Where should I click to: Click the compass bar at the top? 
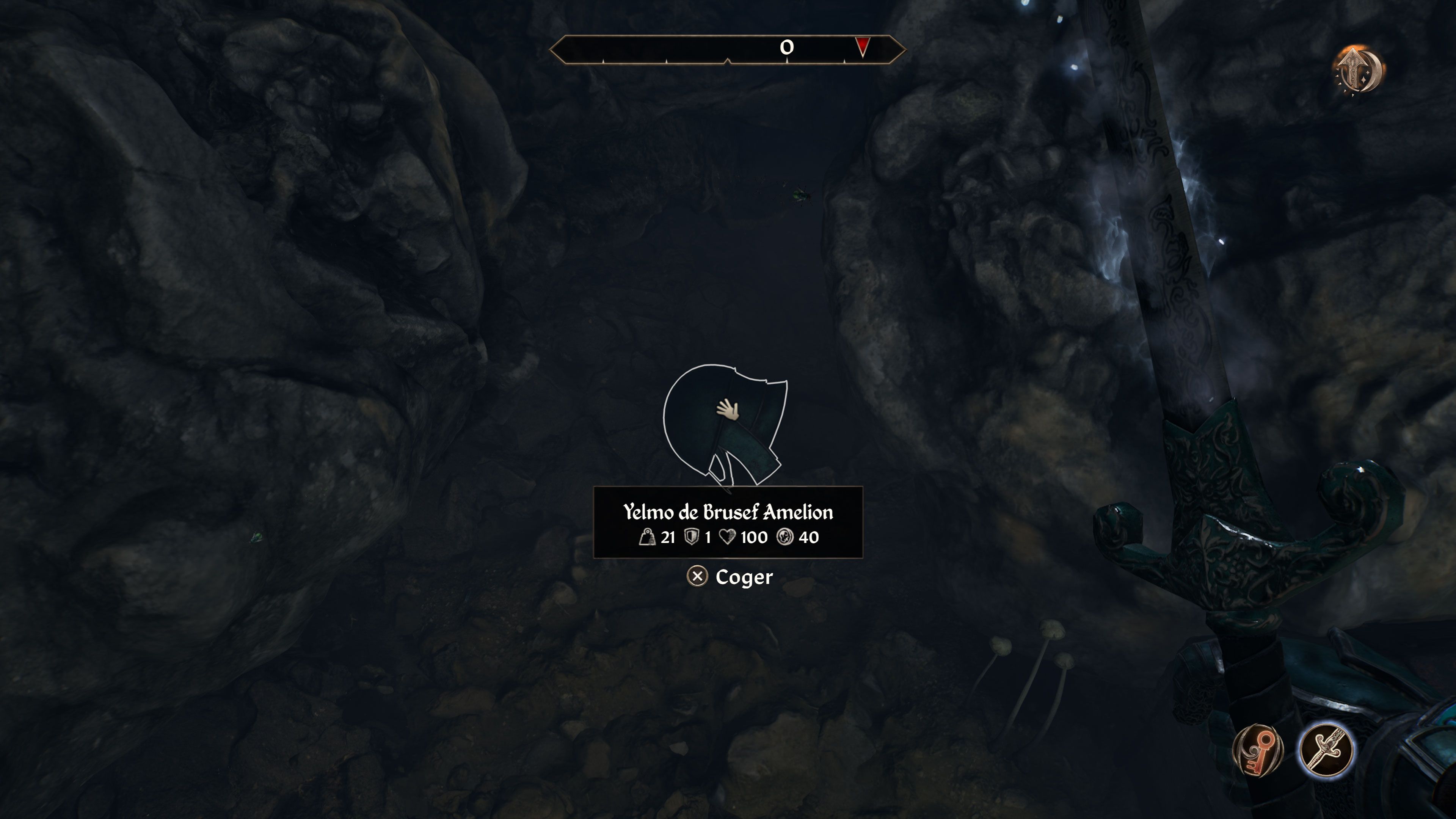click(x=727, y=50)
